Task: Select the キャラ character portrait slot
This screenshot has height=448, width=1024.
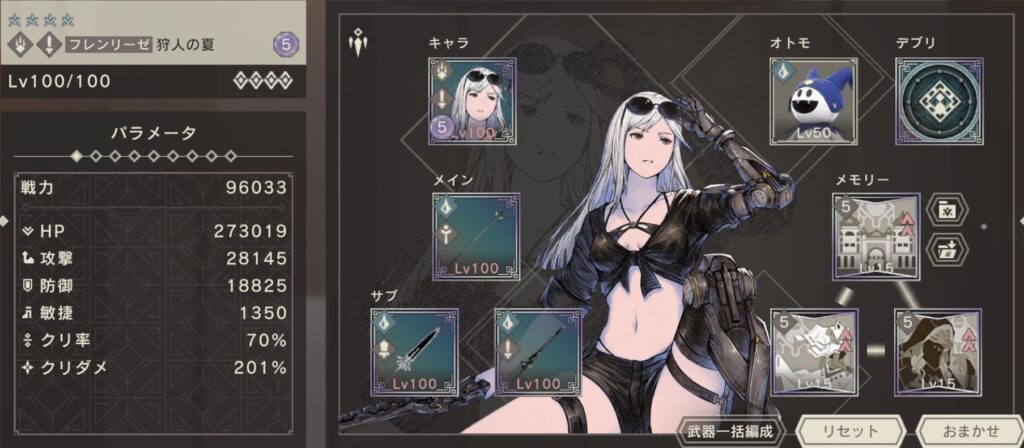Action: (x=472, y=101)
